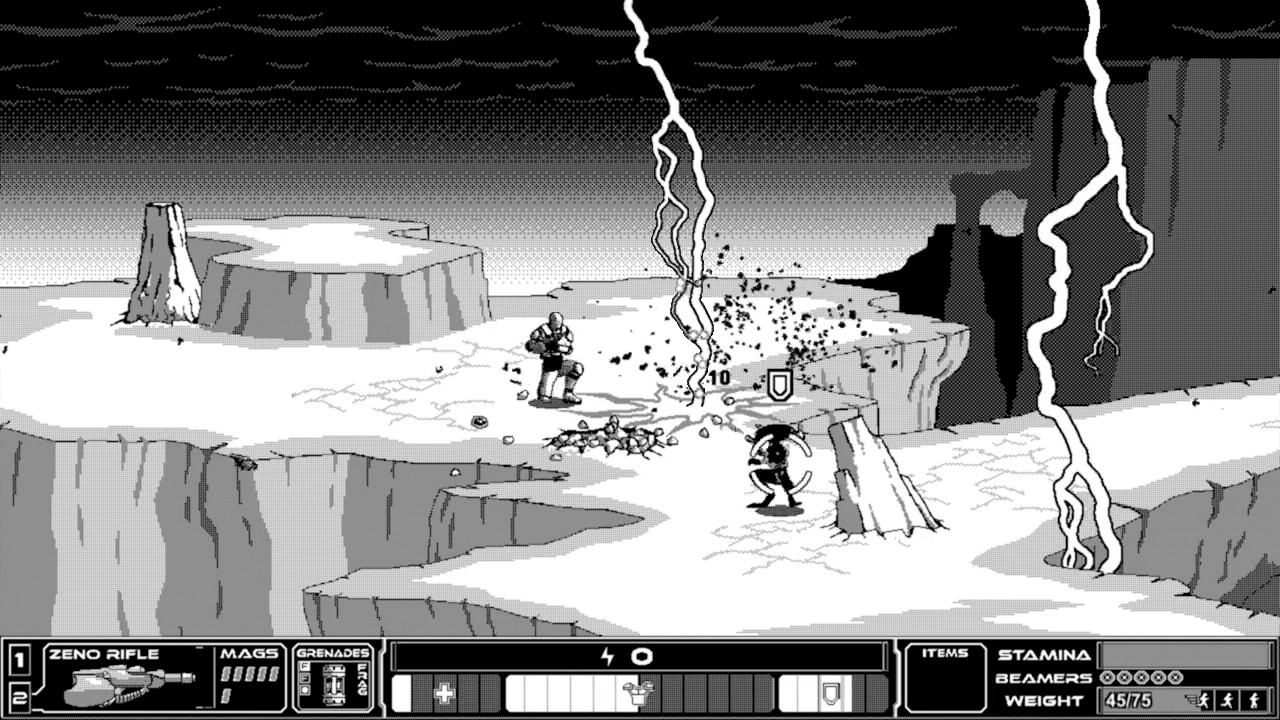
Task: Toggle the top F grenade selector box
Action: (x=304, y=666)
